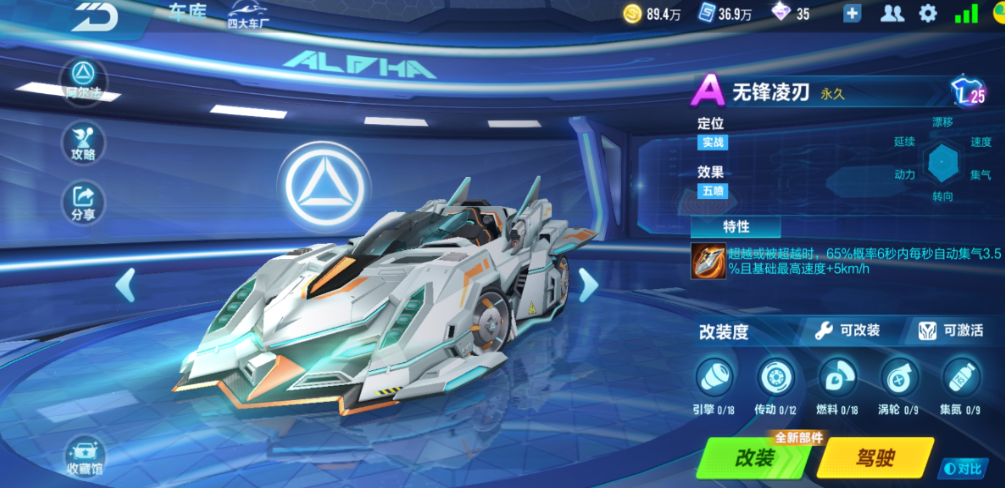Add currency with the plus button

[852, 14]
